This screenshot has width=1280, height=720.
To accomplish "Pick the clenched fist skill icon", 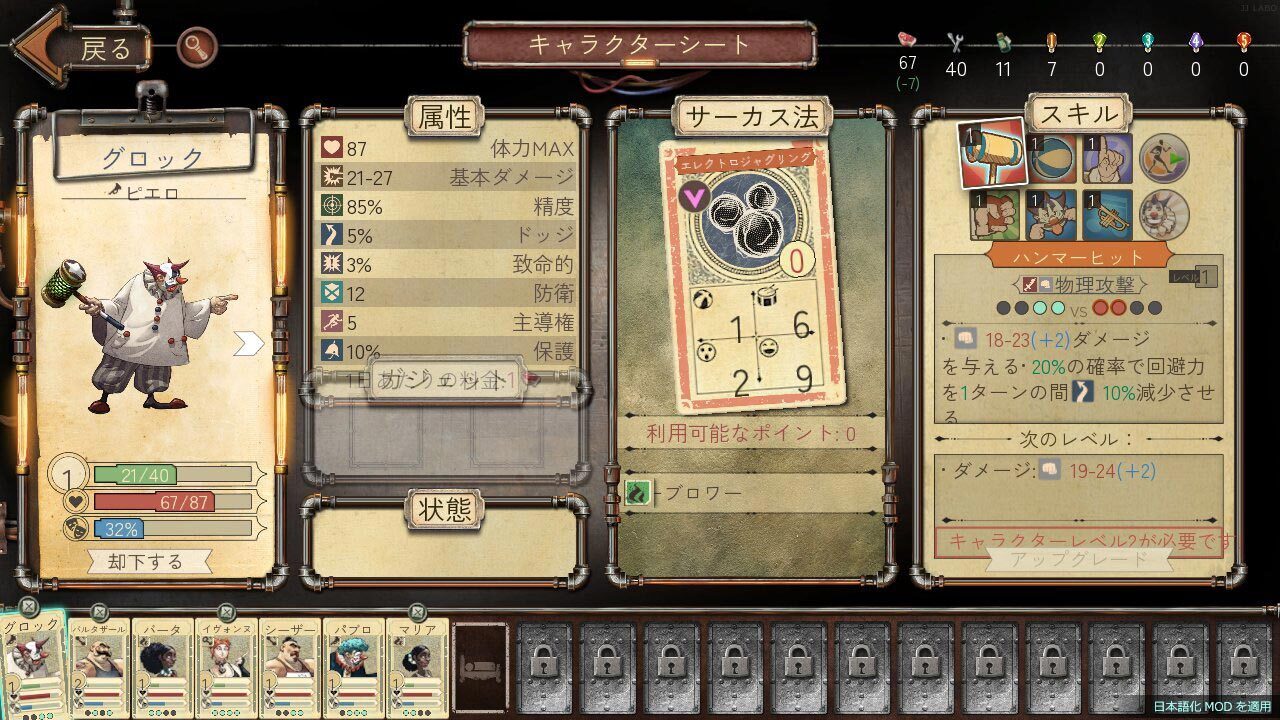I will click(x=995, y=213).
